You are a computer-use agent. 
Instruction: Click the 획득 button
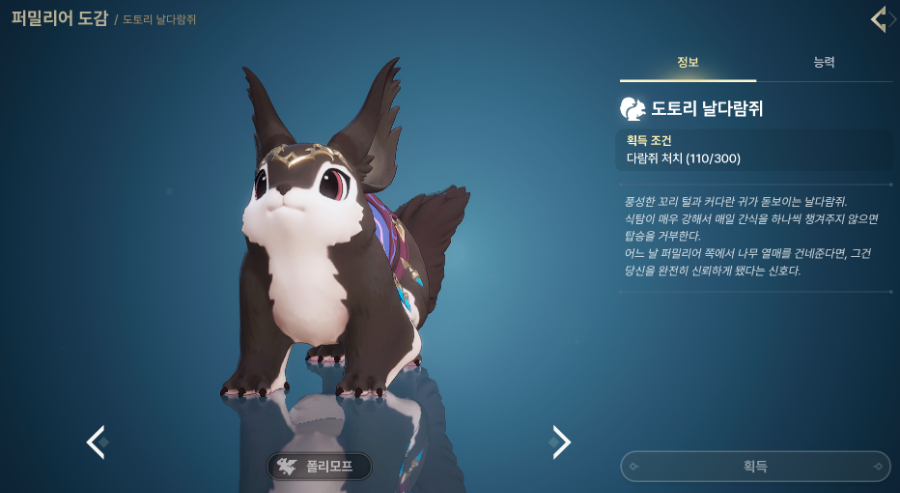755,466
